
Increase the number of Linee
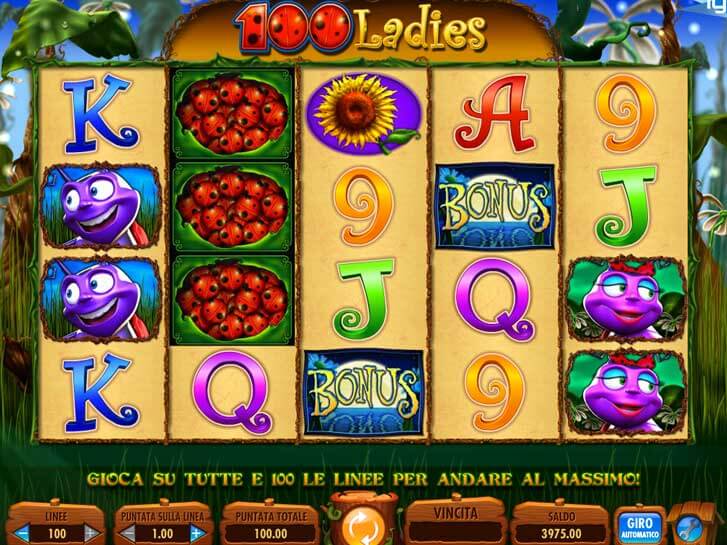91,534
